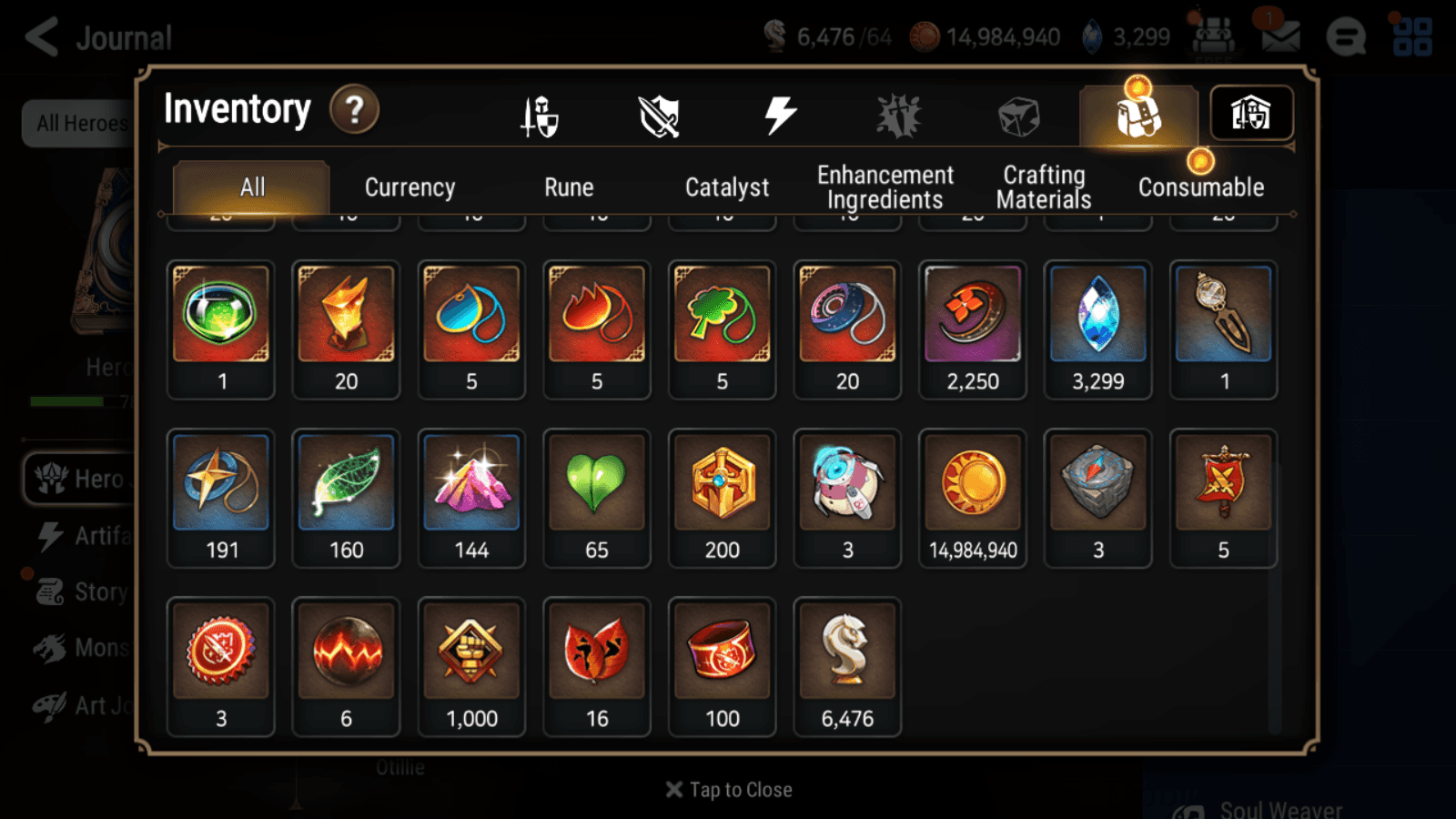Open the Catalyst category
The image size is (1456, 819).
pyautogui.click(x=727, y=187)
